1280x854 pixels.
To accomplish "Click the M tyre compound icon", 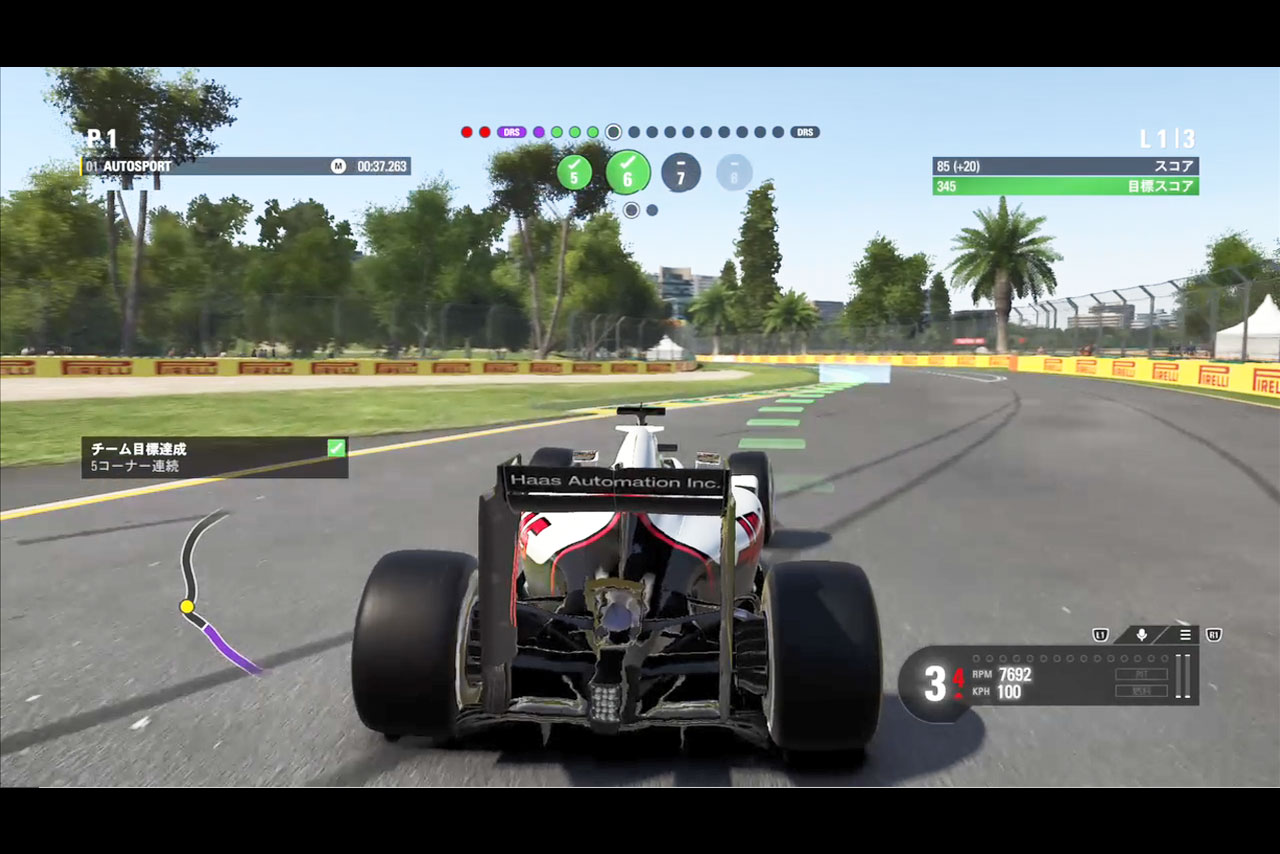I will 338,166.
